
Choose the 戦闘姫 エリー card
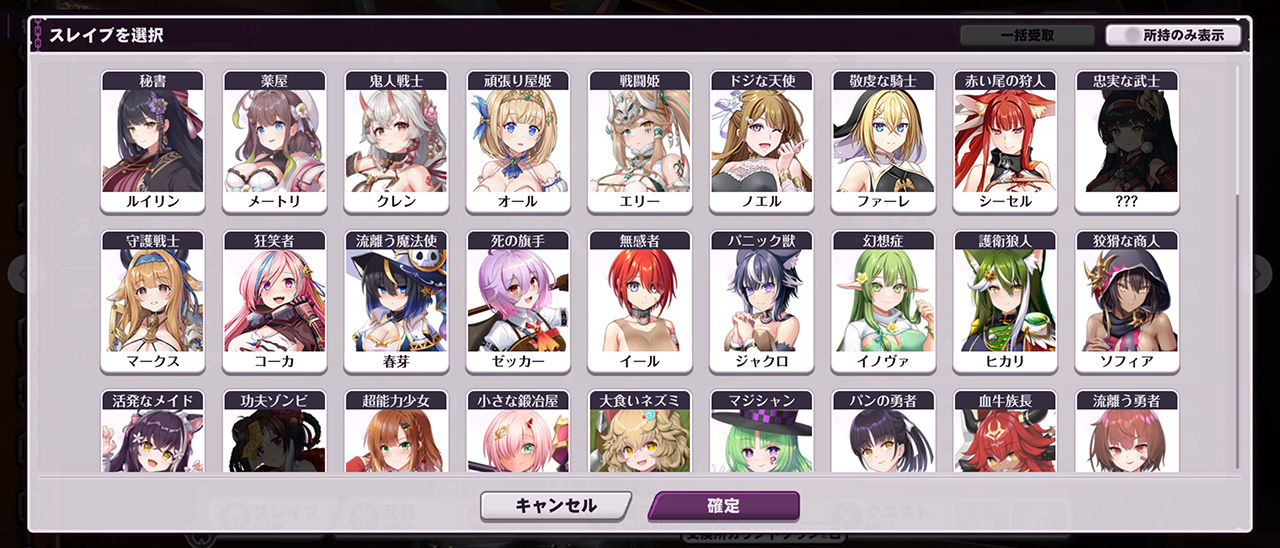[x=640, y=141]
